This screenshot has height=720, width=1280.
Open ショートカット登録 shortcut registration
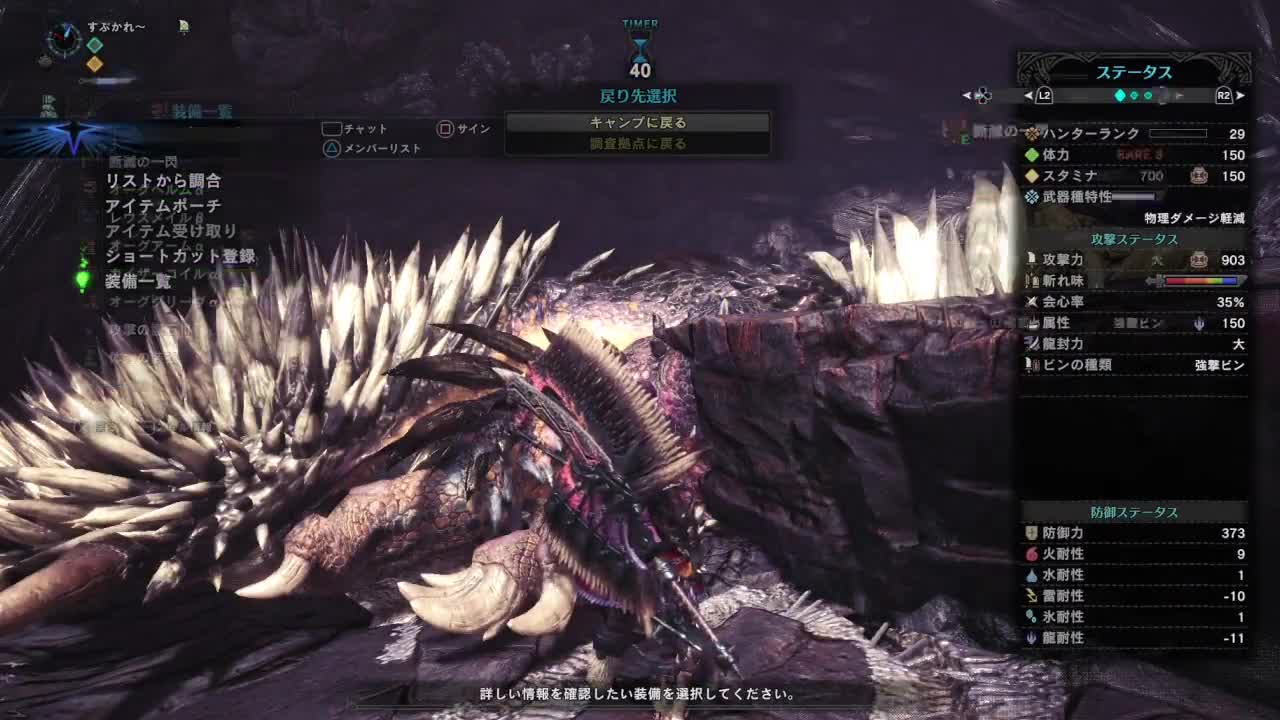[180, 256]
